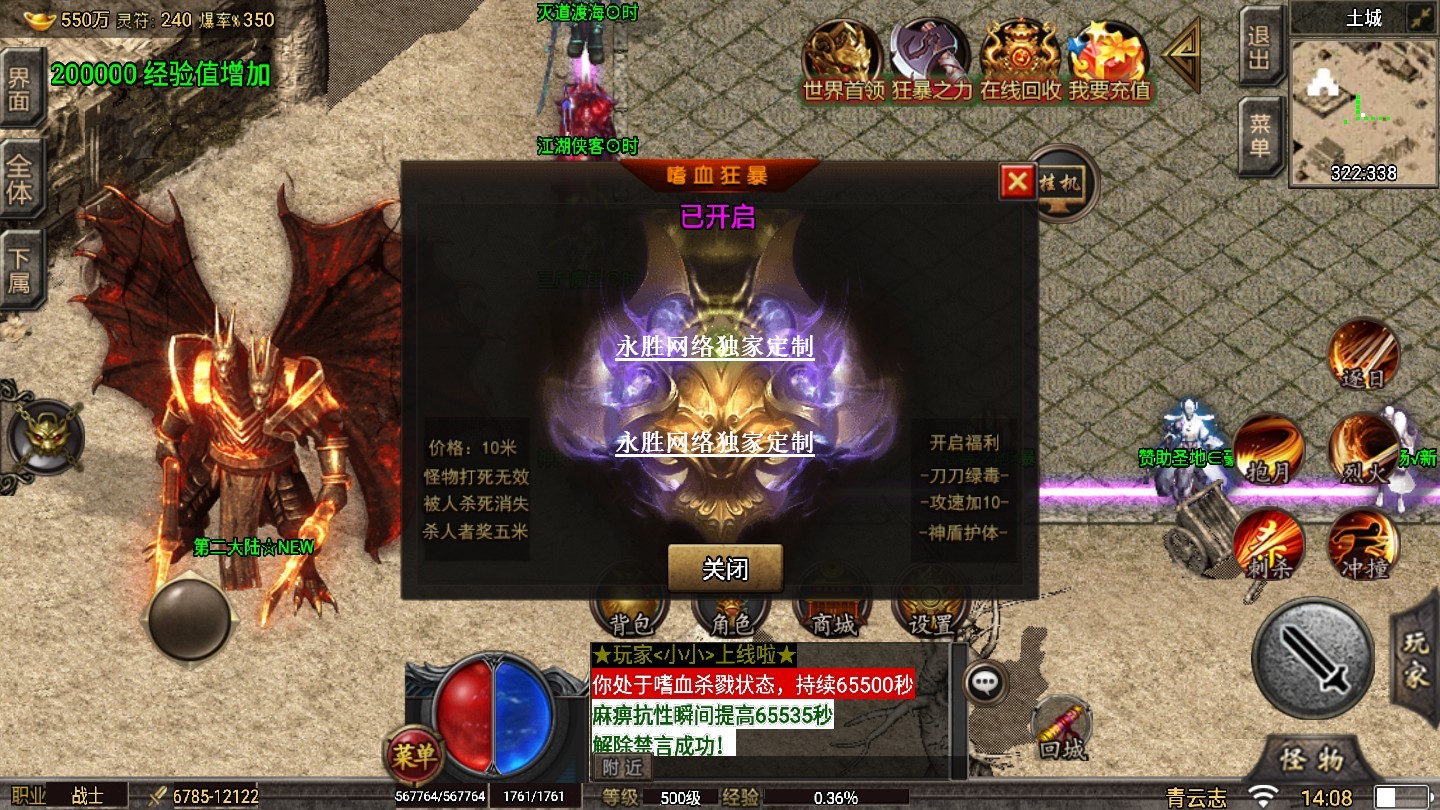Trigger the 冲撞 charge skill
Screen dimensions: 1440x810
point(1364,545)
